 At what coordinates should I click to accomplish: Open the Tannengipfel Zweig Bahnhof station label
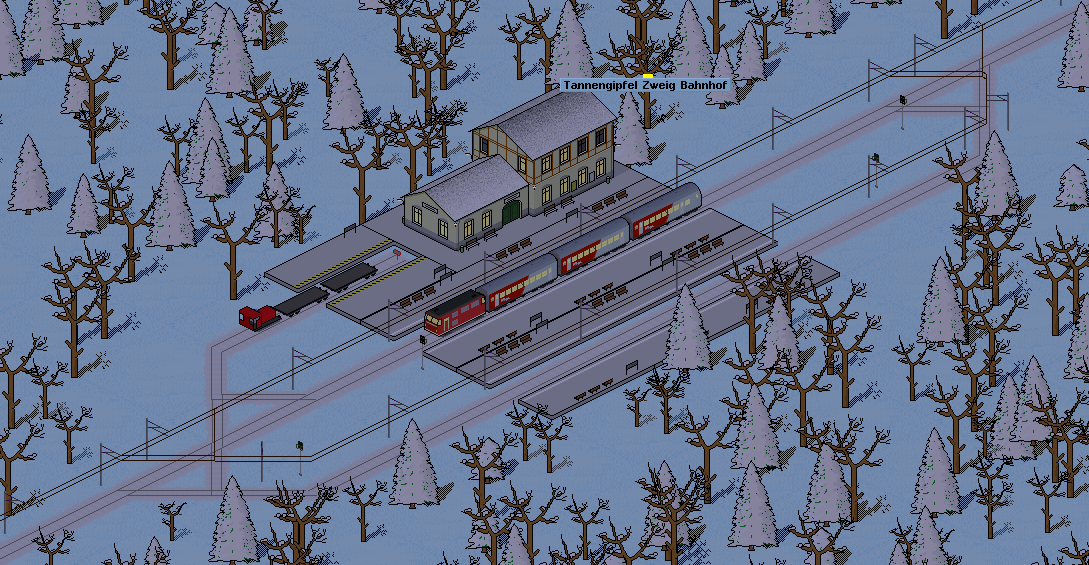649,87
